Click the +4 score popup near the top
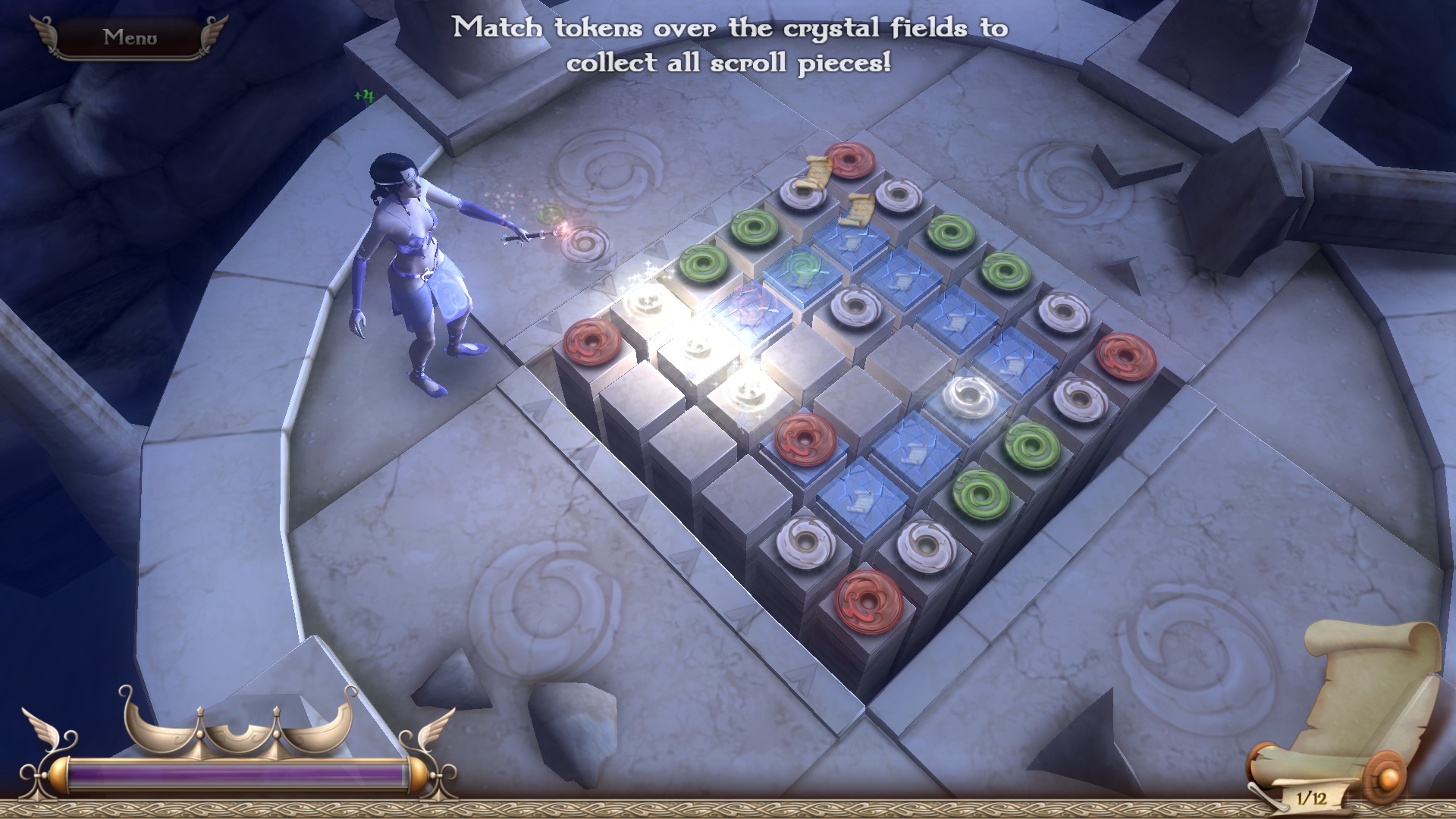 point(362,96)
